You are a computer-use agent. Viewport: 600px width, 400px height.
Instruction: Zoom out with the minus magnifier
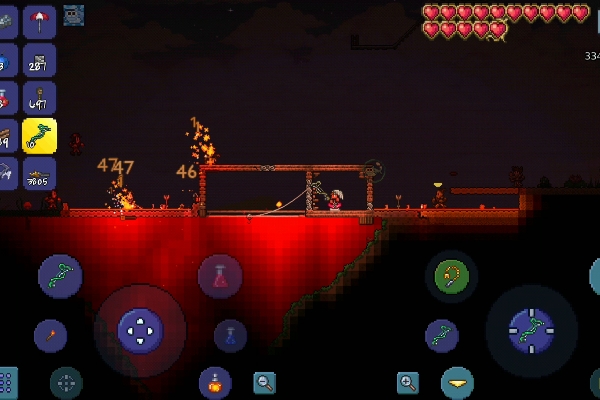coord(264,381)
